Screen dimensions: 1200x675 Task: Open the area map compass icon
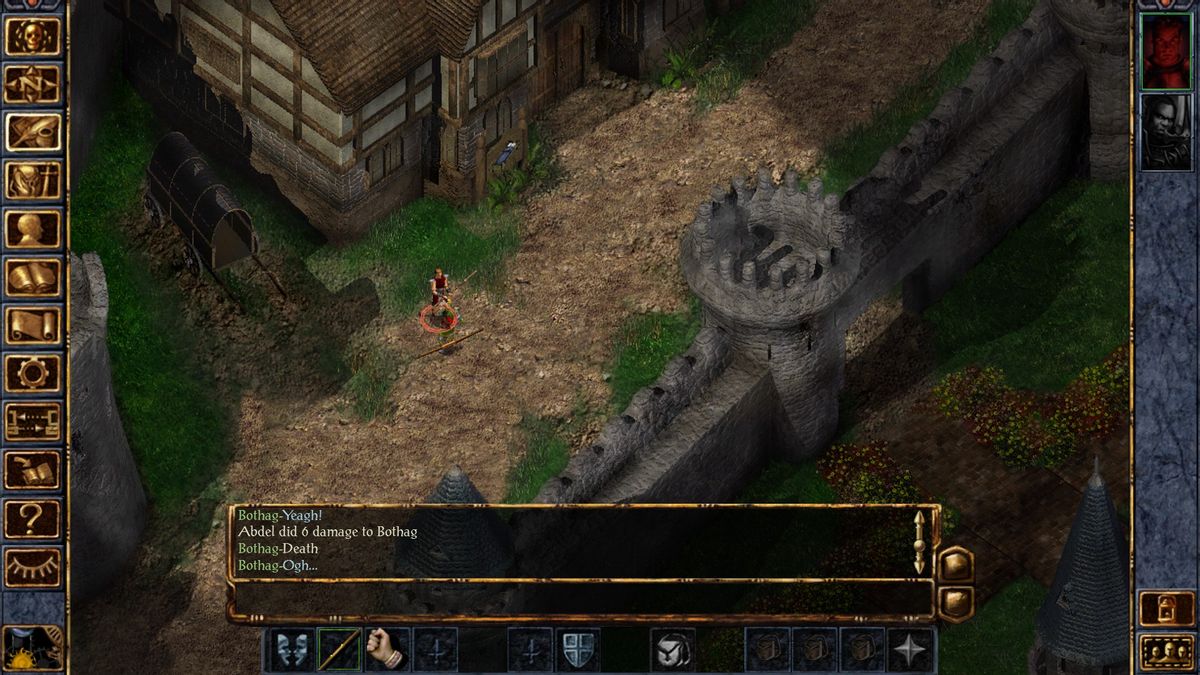click(x=33, y=85)
